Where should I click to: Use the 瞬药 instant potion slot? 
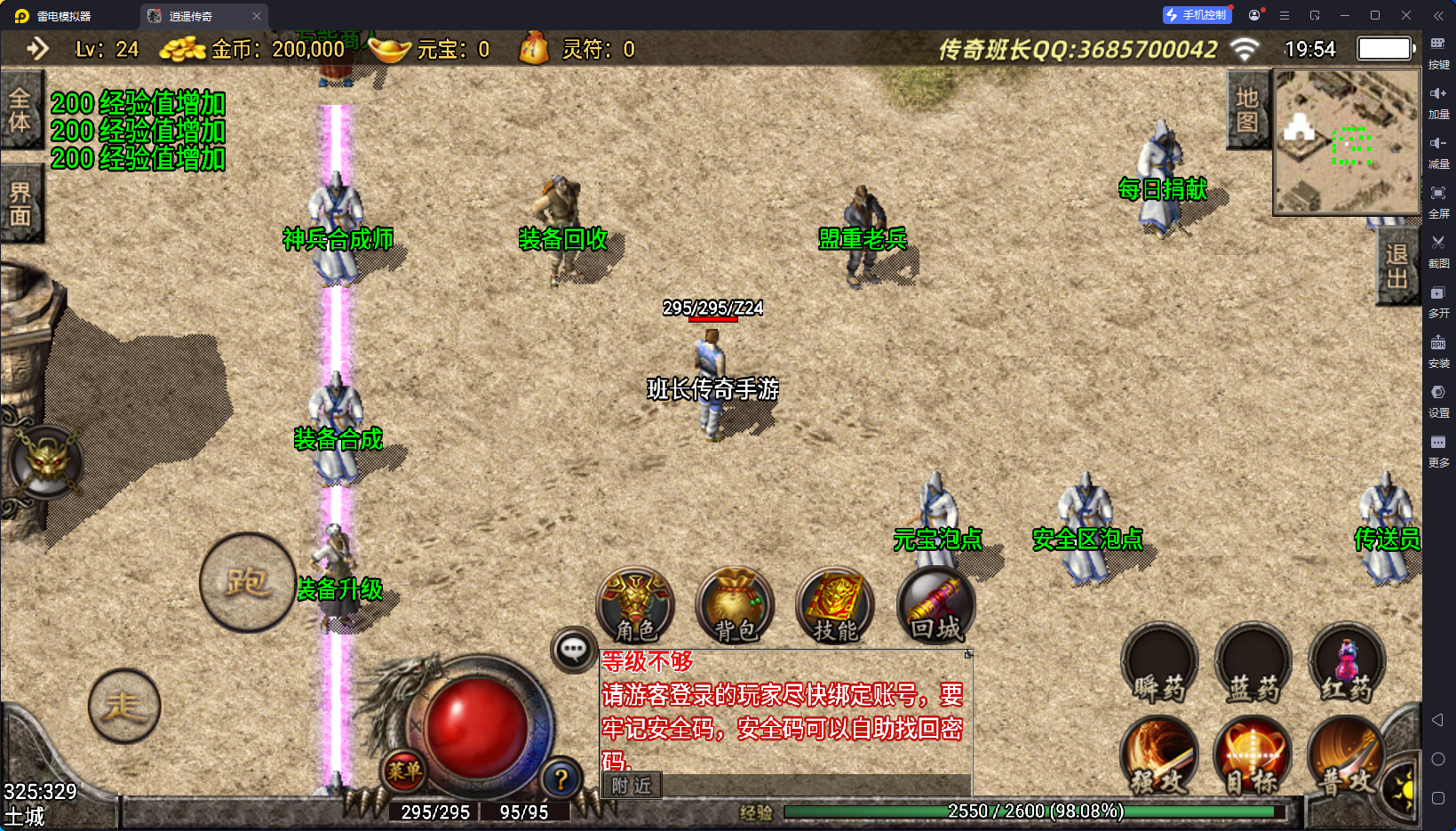click(1159, 665)
